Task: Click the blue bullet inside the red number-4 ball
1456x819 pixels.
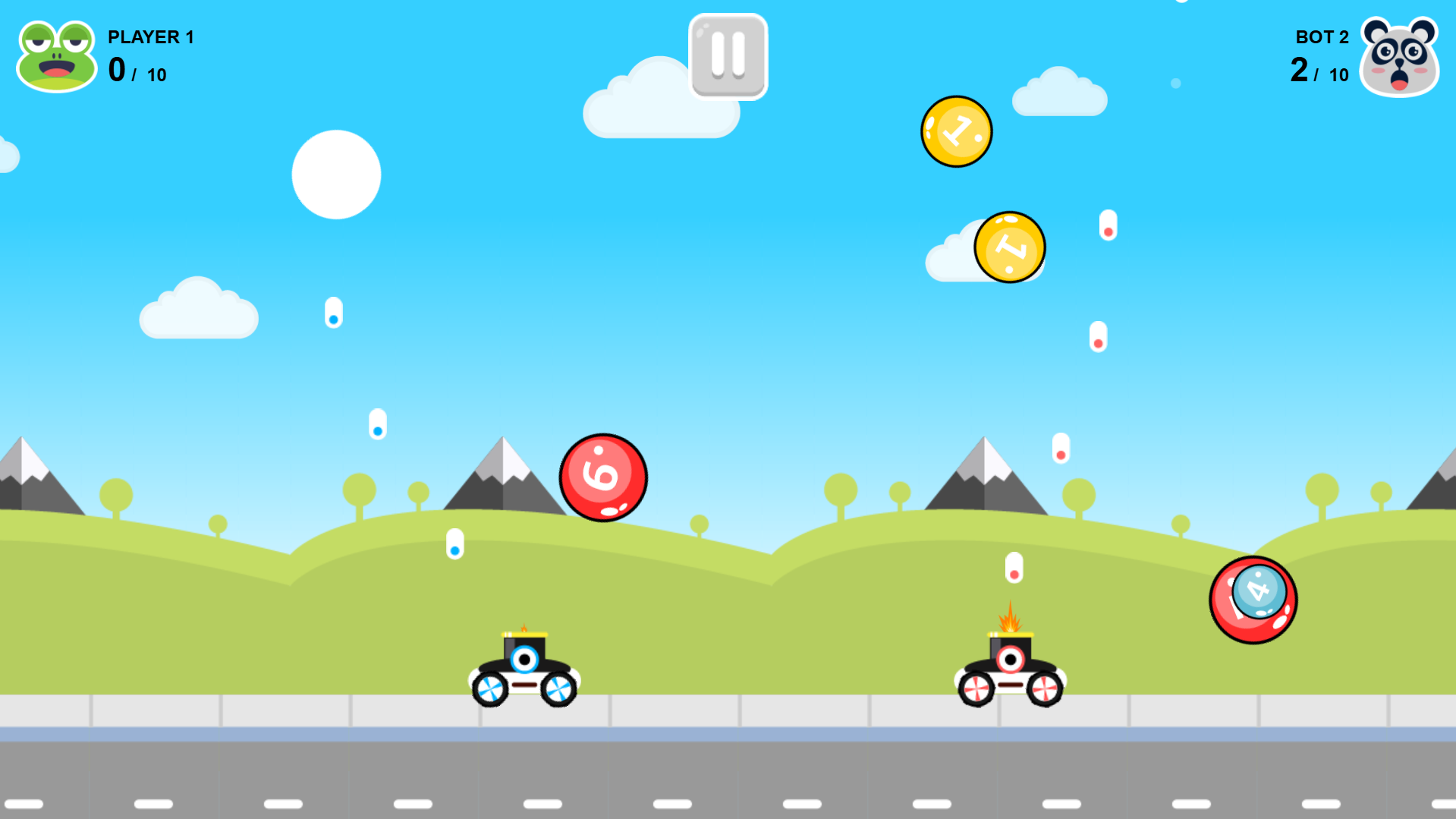Action: (1261, 592)
